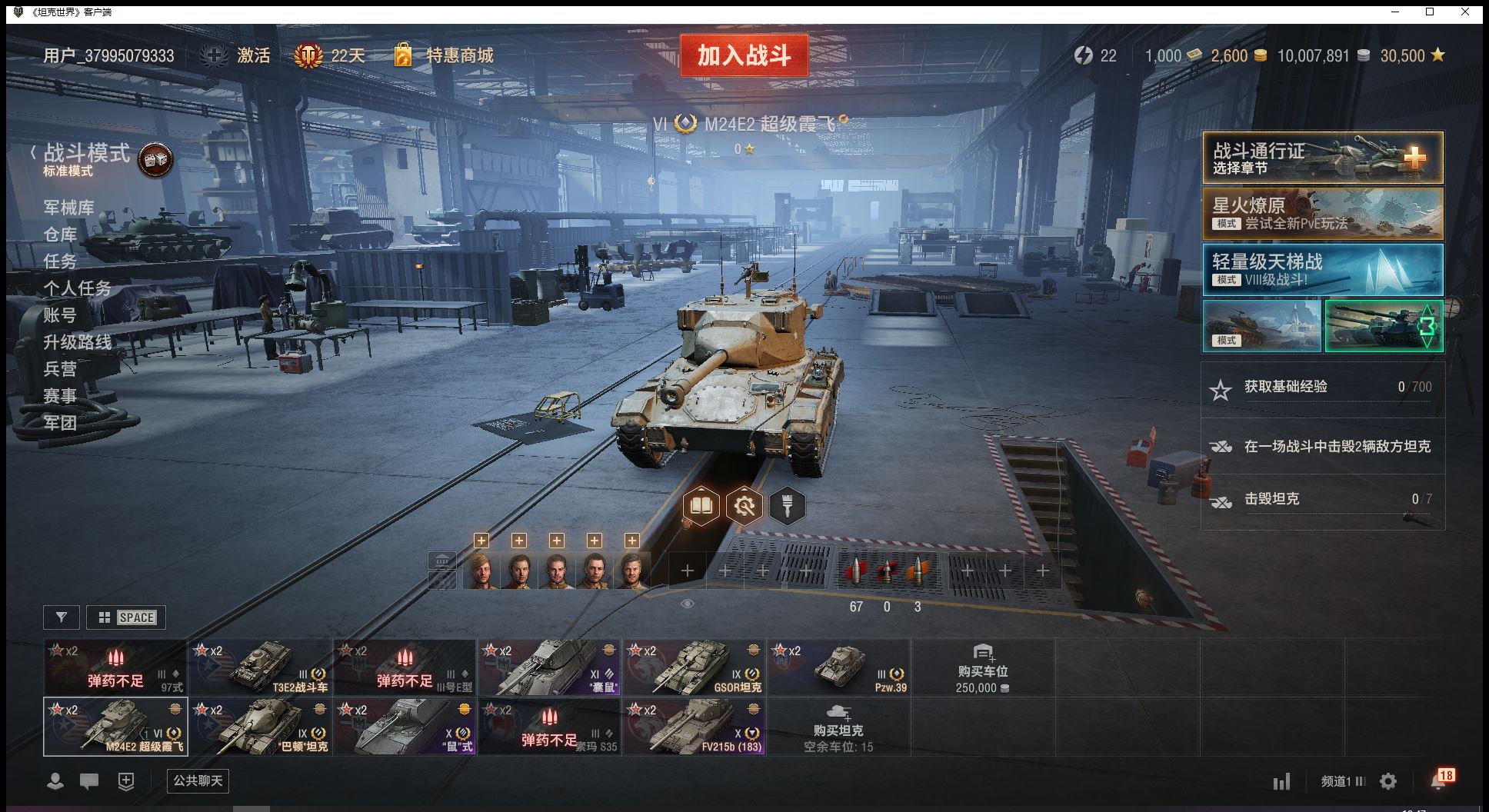Check the notification bell with 18 alerts
The width and height of the screenshot is (1489, 812).
click(1439, 780)
